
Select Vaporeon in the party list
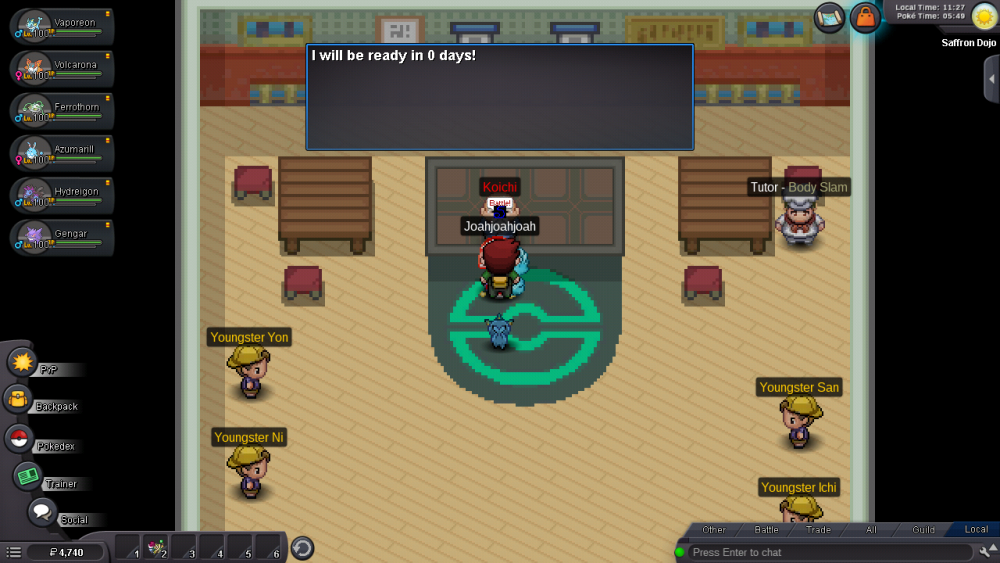(60, 27)
